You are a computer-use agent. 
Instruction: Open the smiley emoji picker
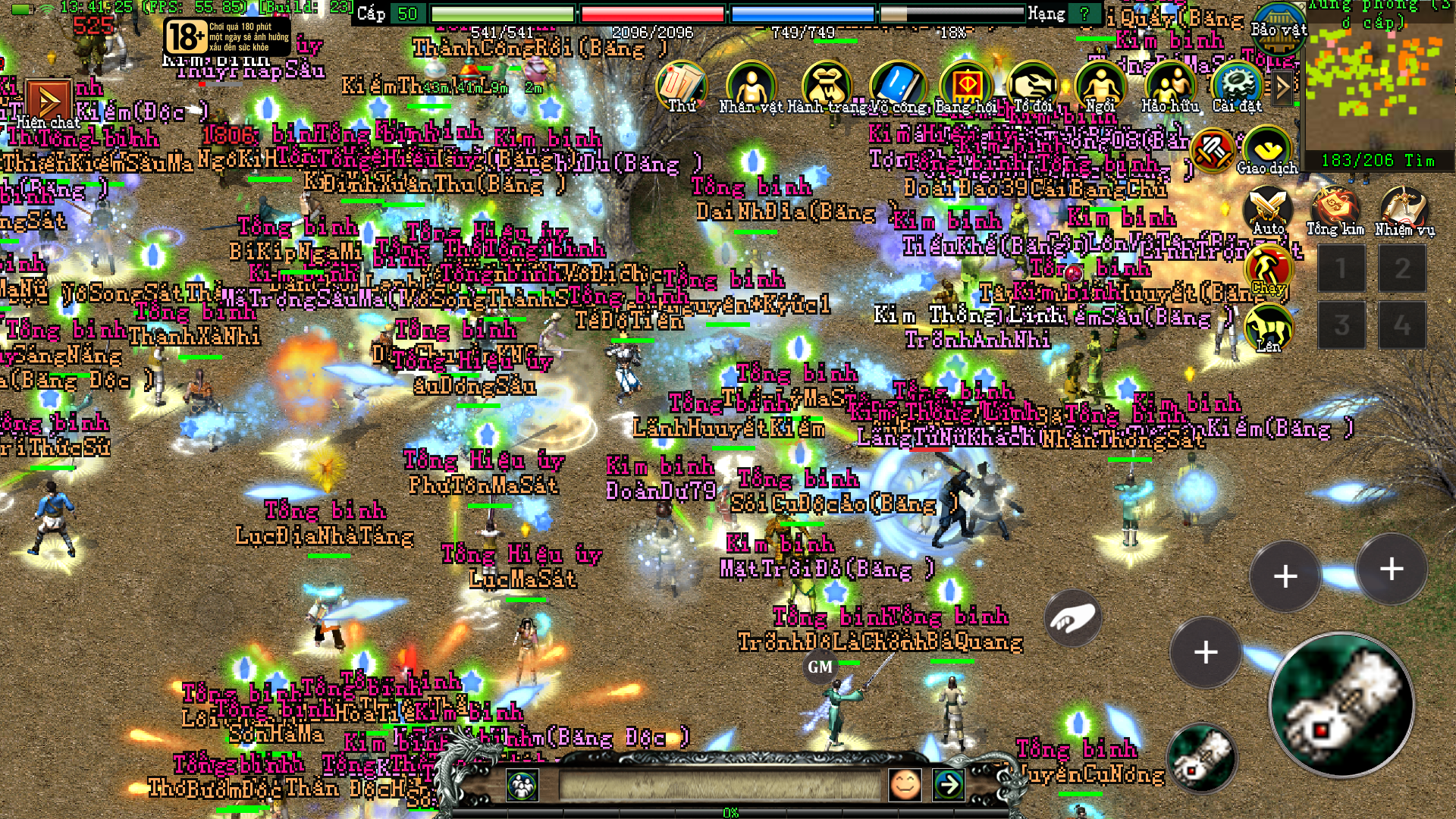pos(905,785)
